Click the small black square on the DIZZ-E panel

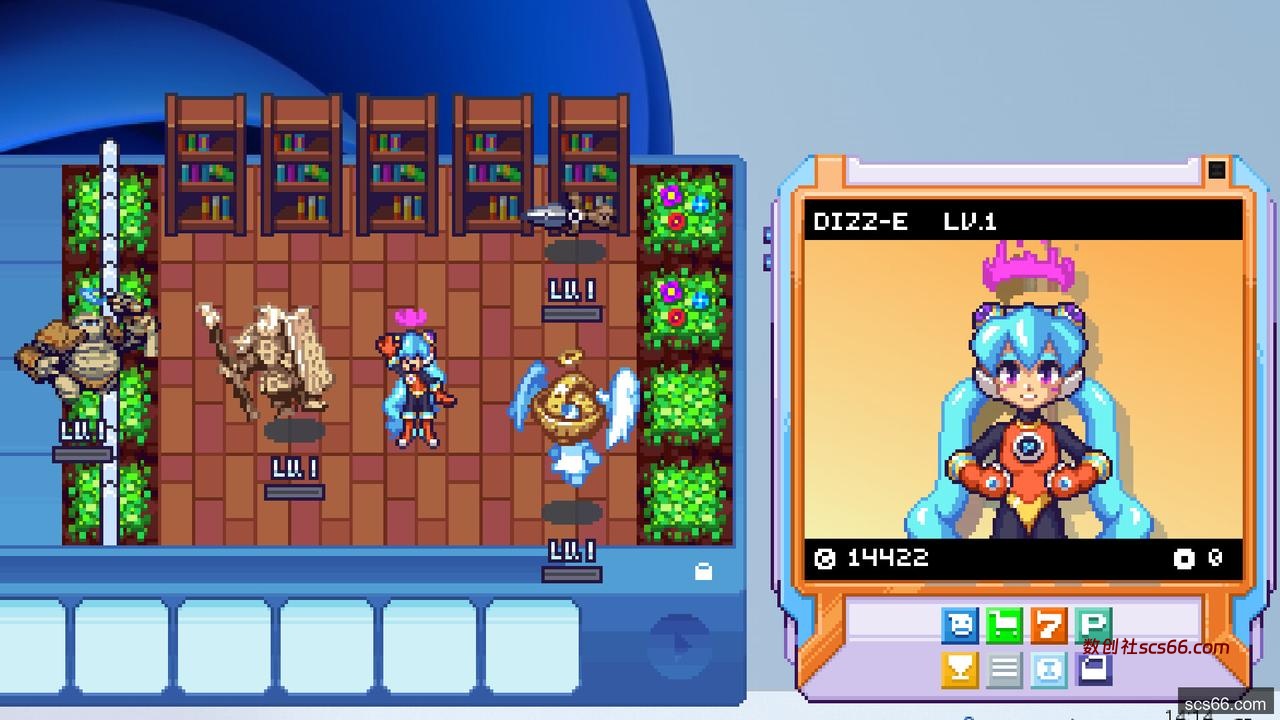click(1216, 169)
